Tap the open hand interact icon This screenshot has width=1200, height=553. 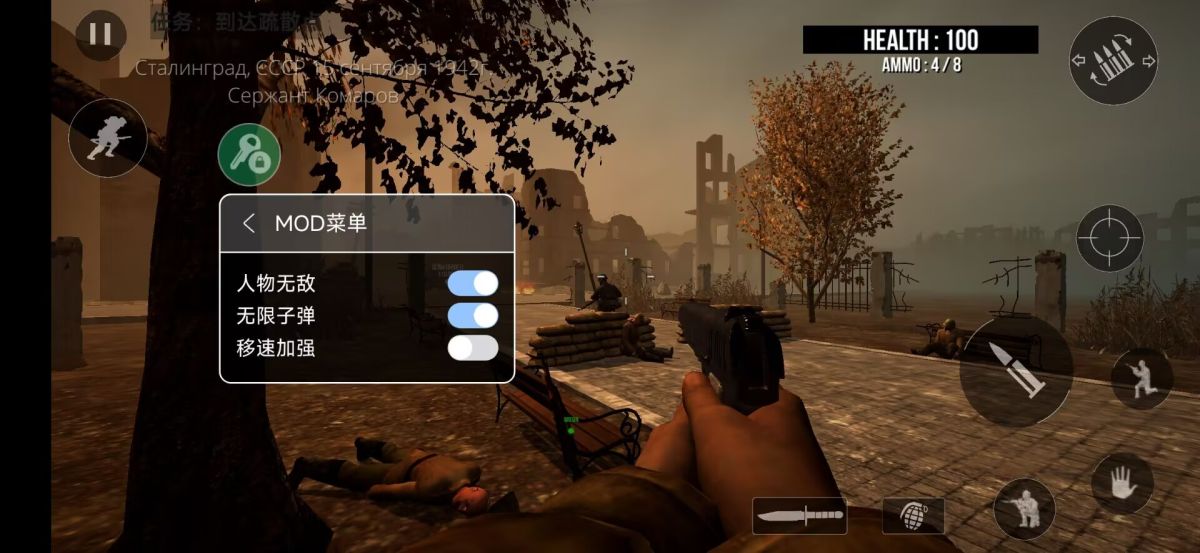(x=1122, y=483)
